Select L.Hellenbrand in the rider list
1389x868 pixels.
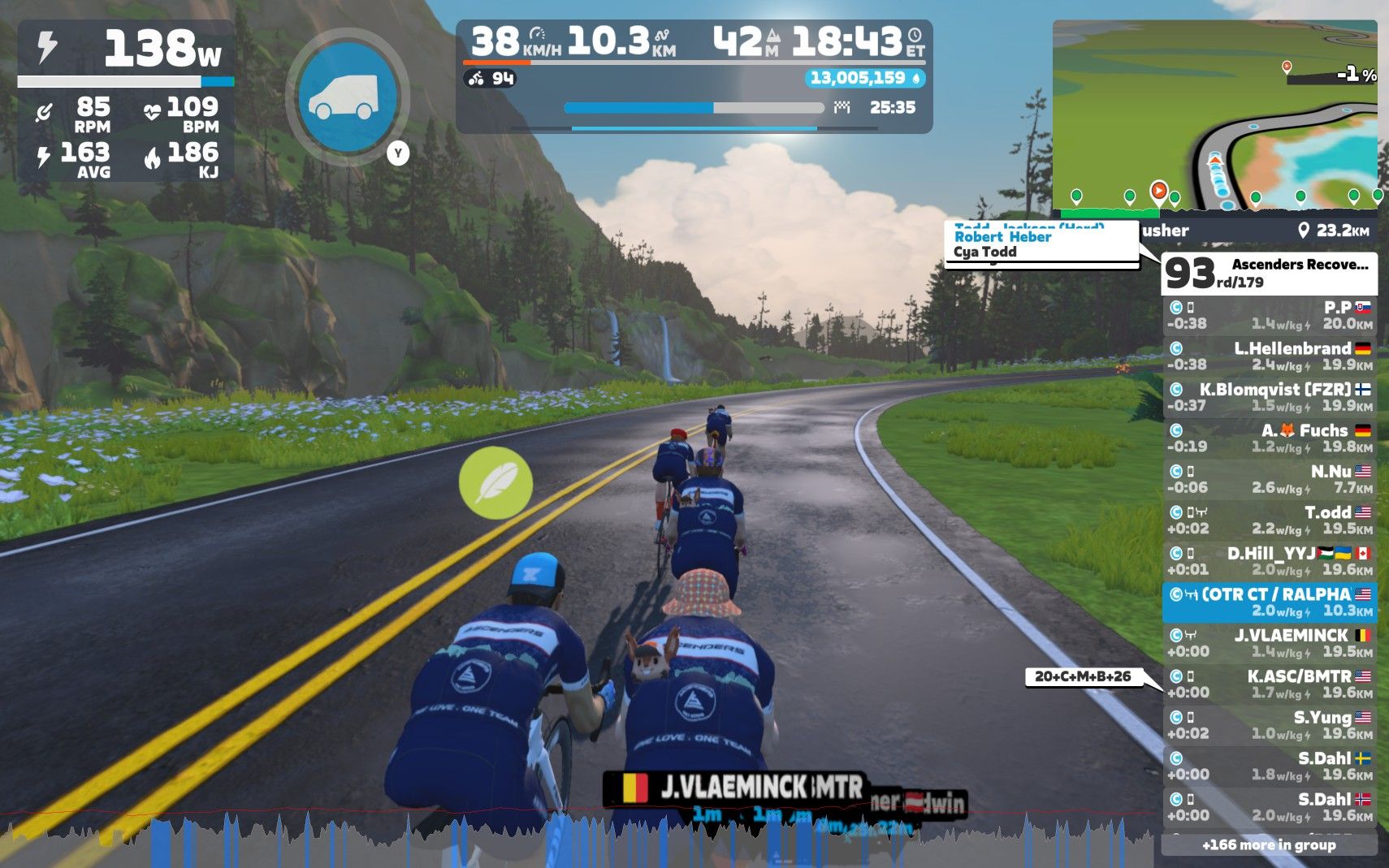pos(1269,356)
